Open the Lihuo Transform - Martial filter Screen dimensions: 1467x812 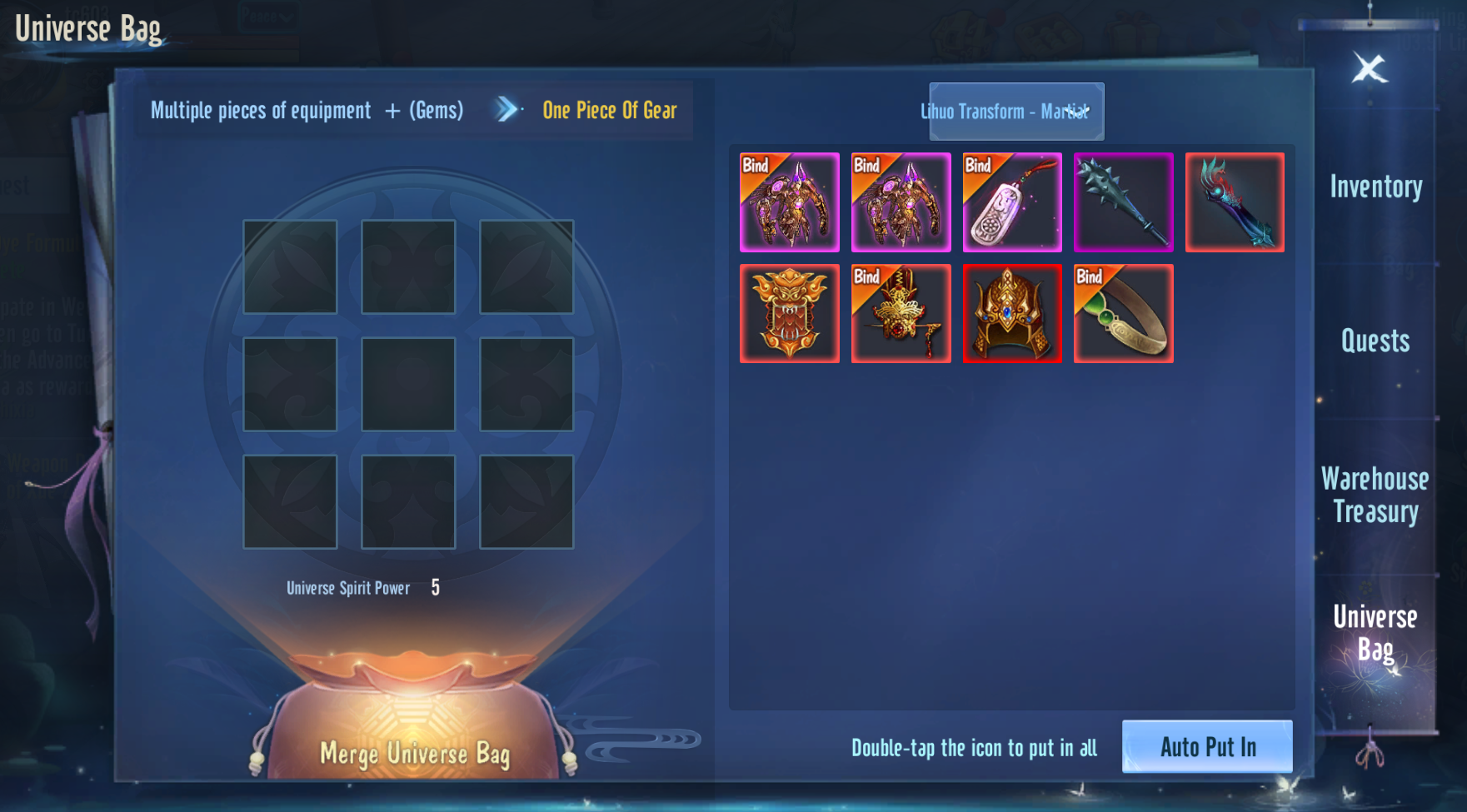(1016, 112)
